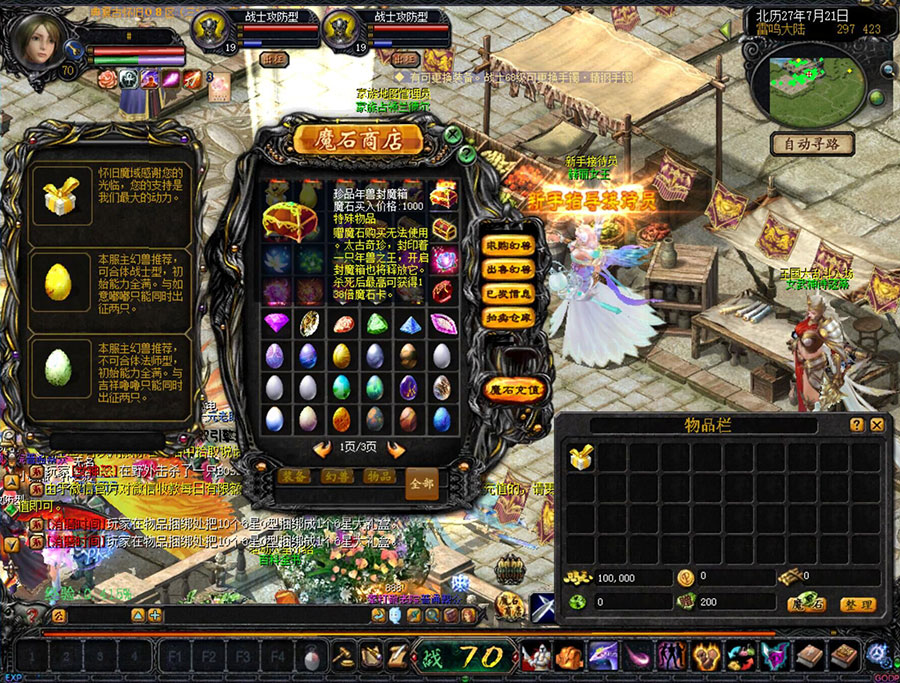Image resolution: width=900 pixels, height=683 pixels.
Task: Show the 全部 all-items tab
Action: click(423, 483)
